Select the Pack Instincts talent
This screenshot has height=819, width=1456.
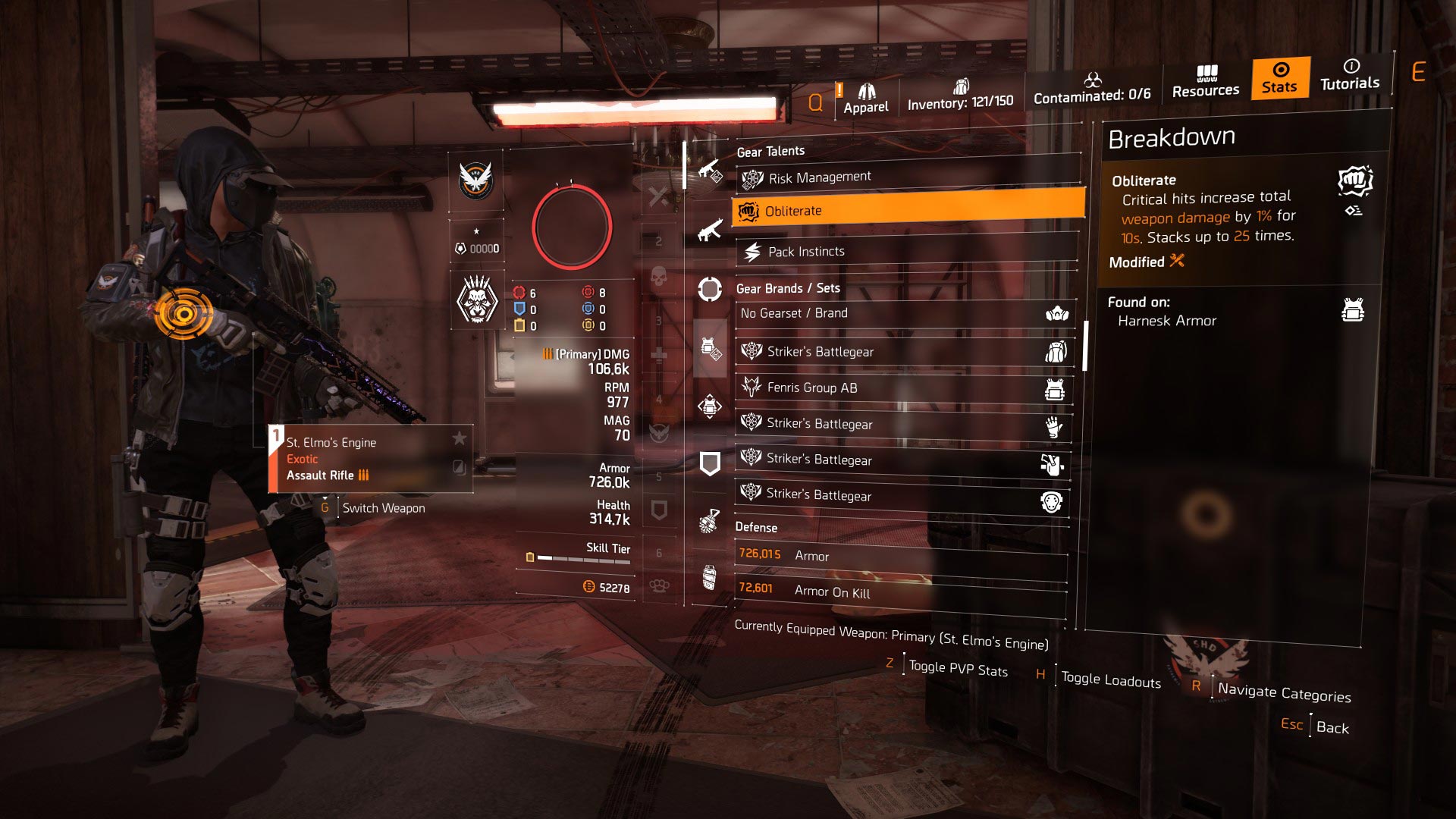[x=906, y=251]
